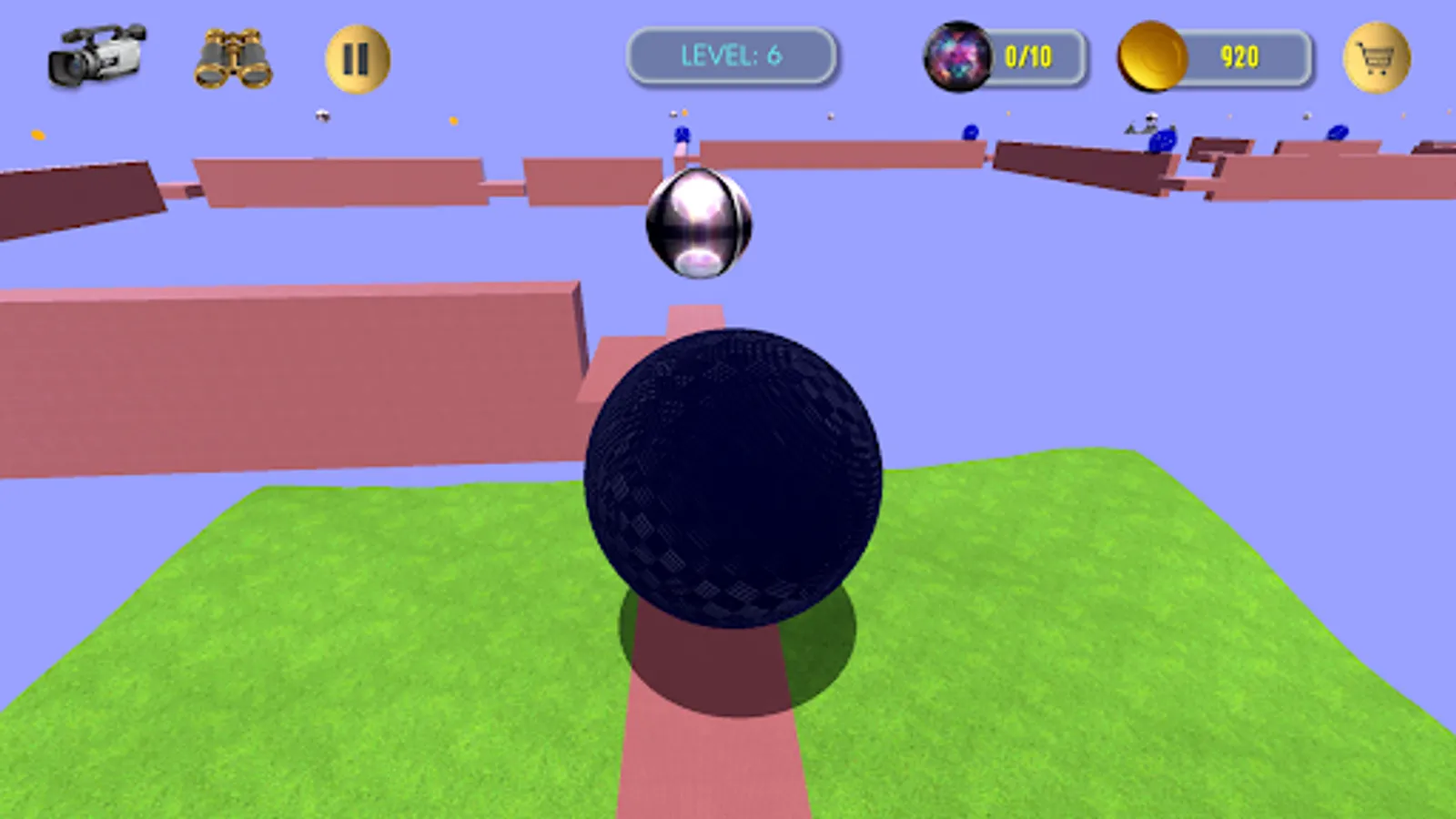Tap the nebula orb icon beside the 0/10 counter
This screenshot has height=819, width=1456.
(957, 56)
